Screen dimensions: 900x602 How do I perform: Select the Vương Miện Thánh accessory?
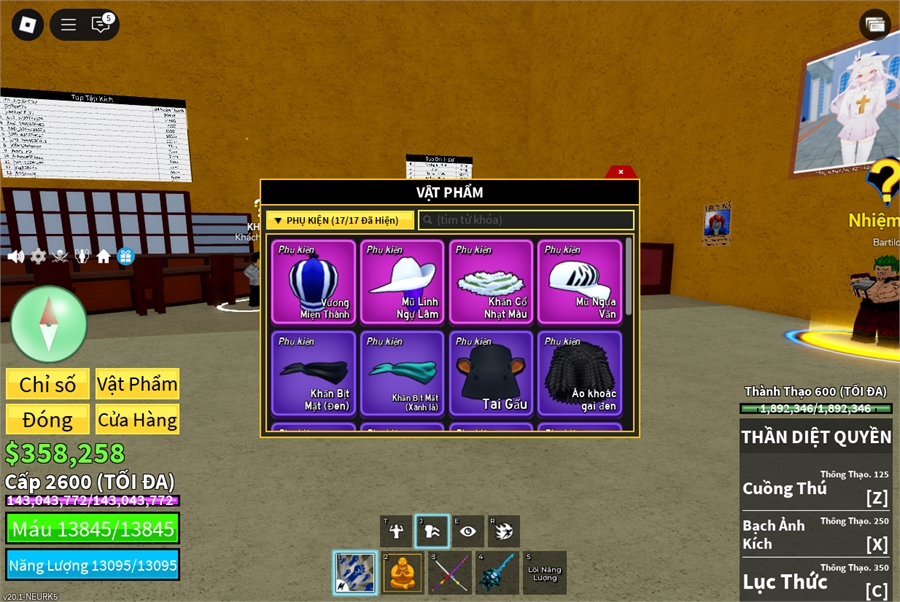coord(314,282)
